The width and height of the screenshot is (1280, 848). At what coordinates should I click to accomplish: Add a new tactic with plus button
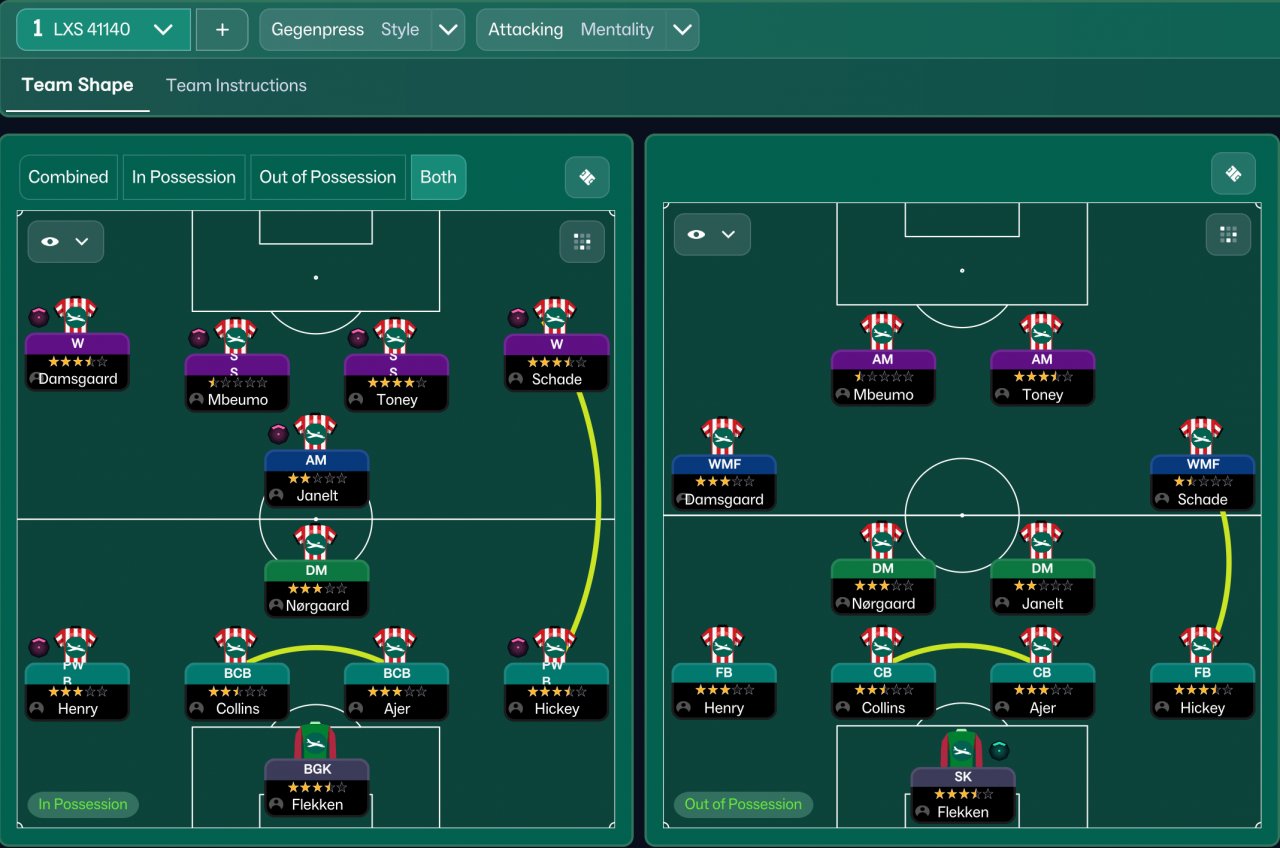tap(222, 29)
